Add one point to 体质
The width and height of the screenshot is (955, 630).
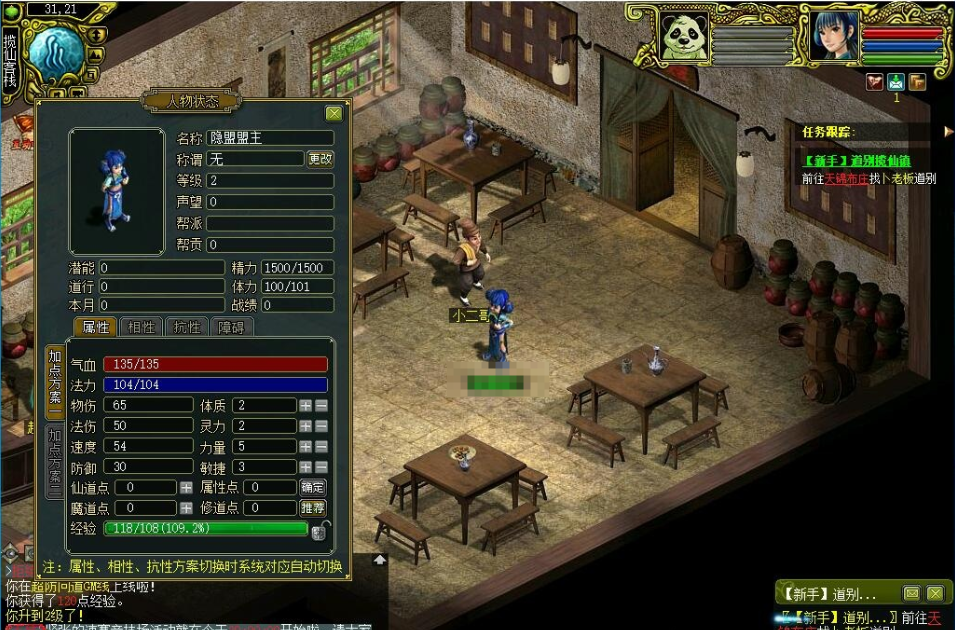(305, 405)
